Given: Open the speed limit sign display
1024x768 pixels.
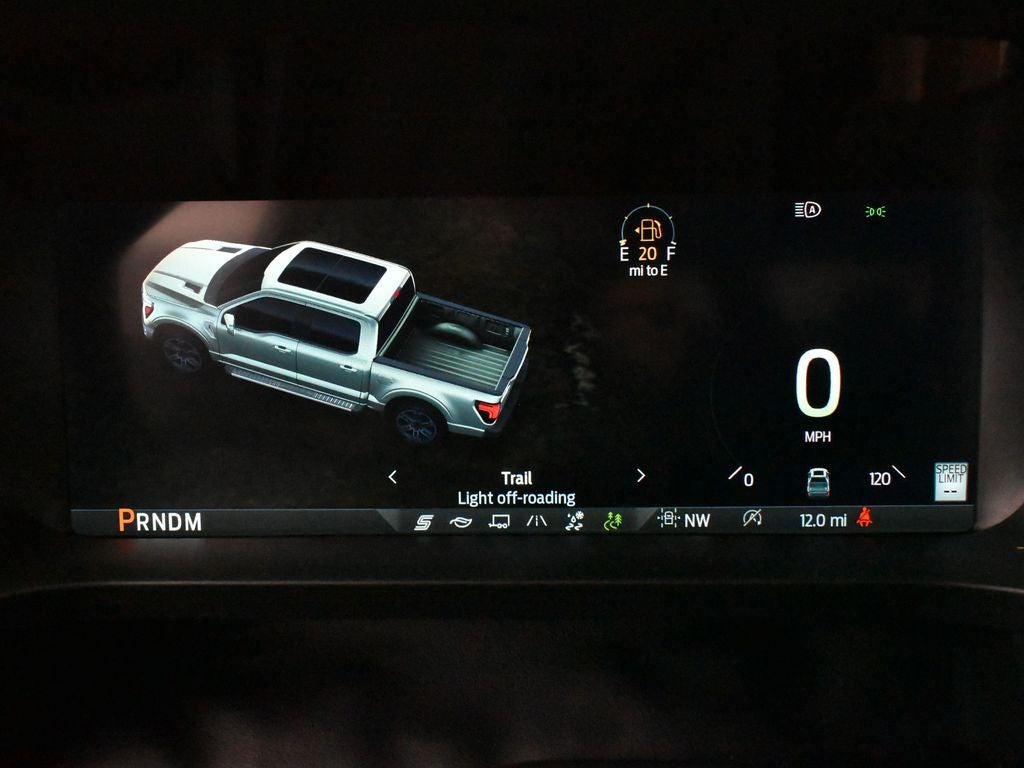Looking at the screenshot, I should pos(951,481).
